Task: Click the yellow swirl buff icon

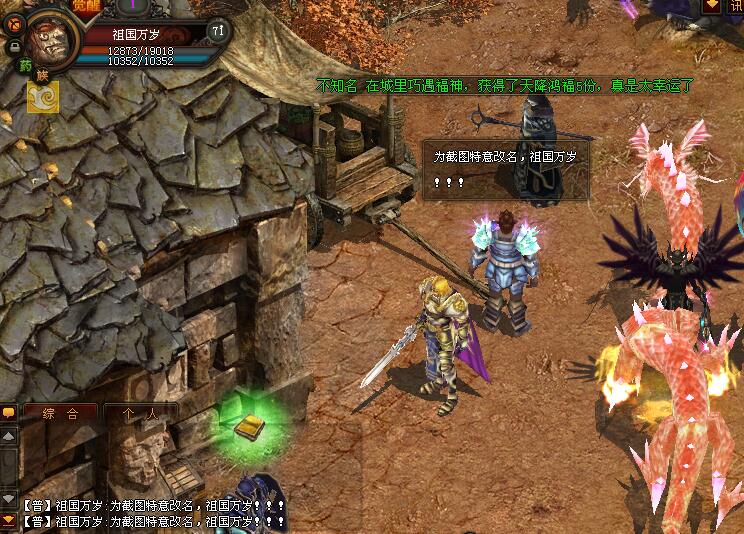Action: (44, 97)
